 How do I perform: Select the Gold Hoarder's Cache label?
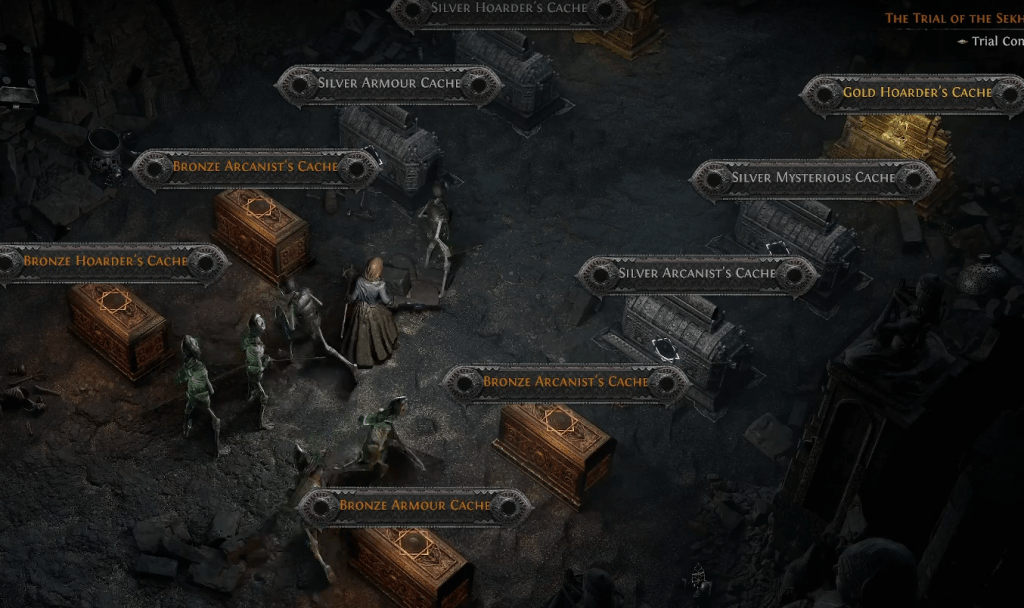coord(916,93)
